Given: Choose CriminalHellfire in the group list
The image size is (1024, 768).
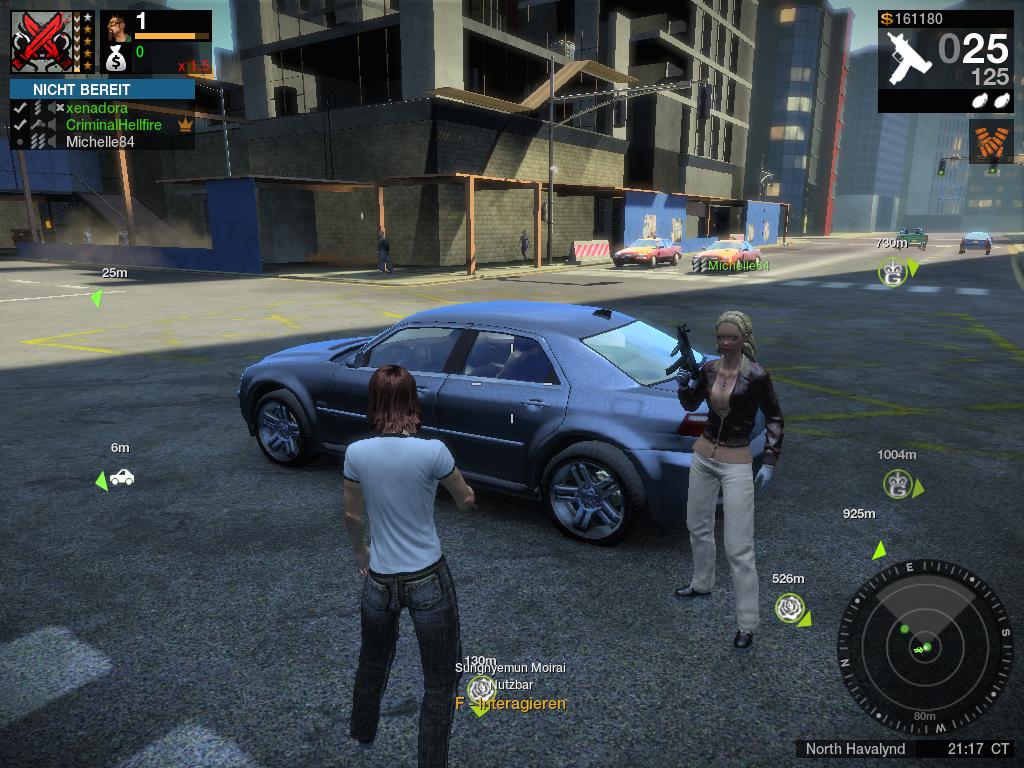Looking at the screenshot, I should pos(113,125).
